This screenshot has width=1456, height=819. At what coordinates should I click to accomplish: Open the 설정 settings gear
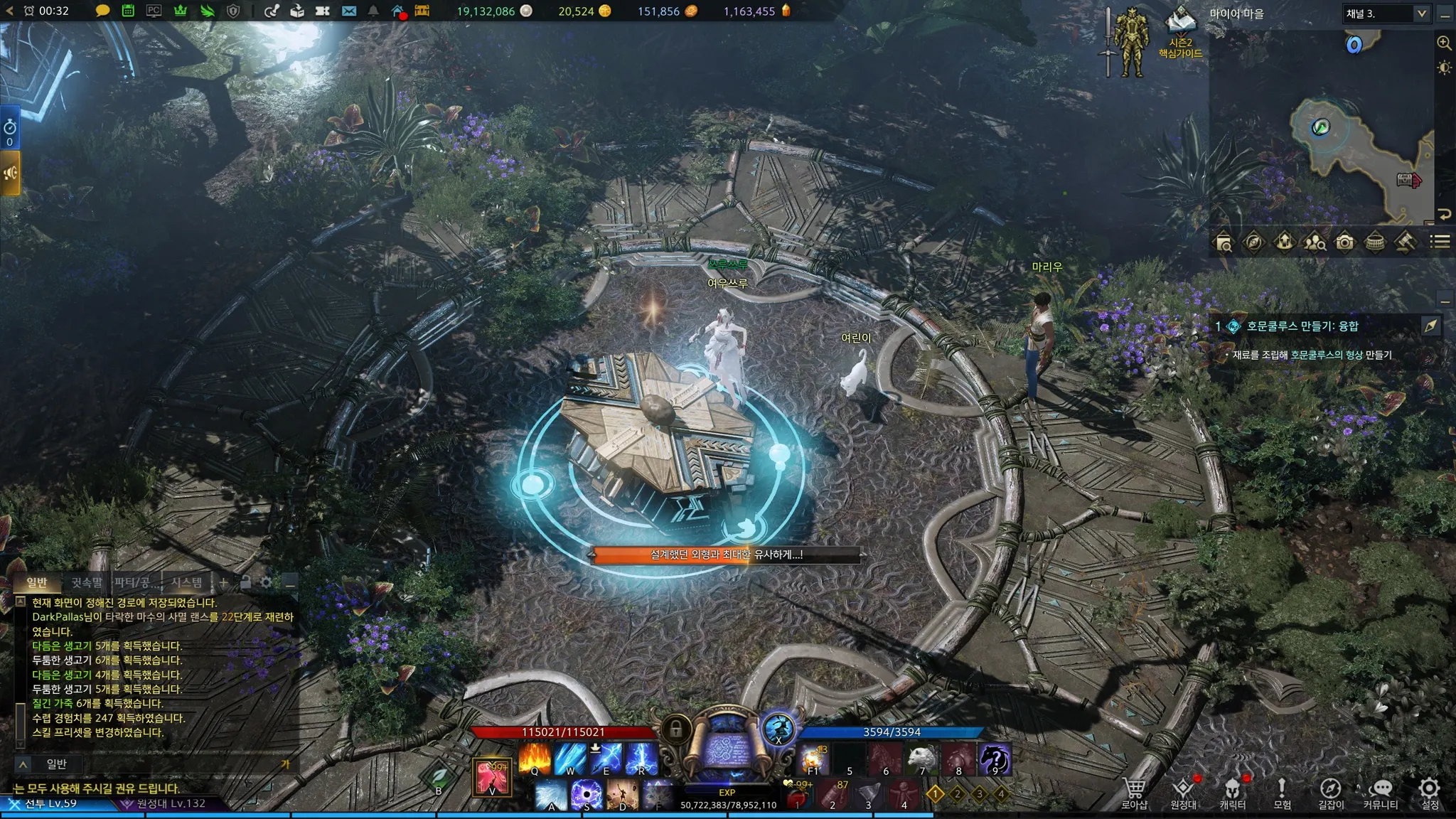coord(1430,791)
